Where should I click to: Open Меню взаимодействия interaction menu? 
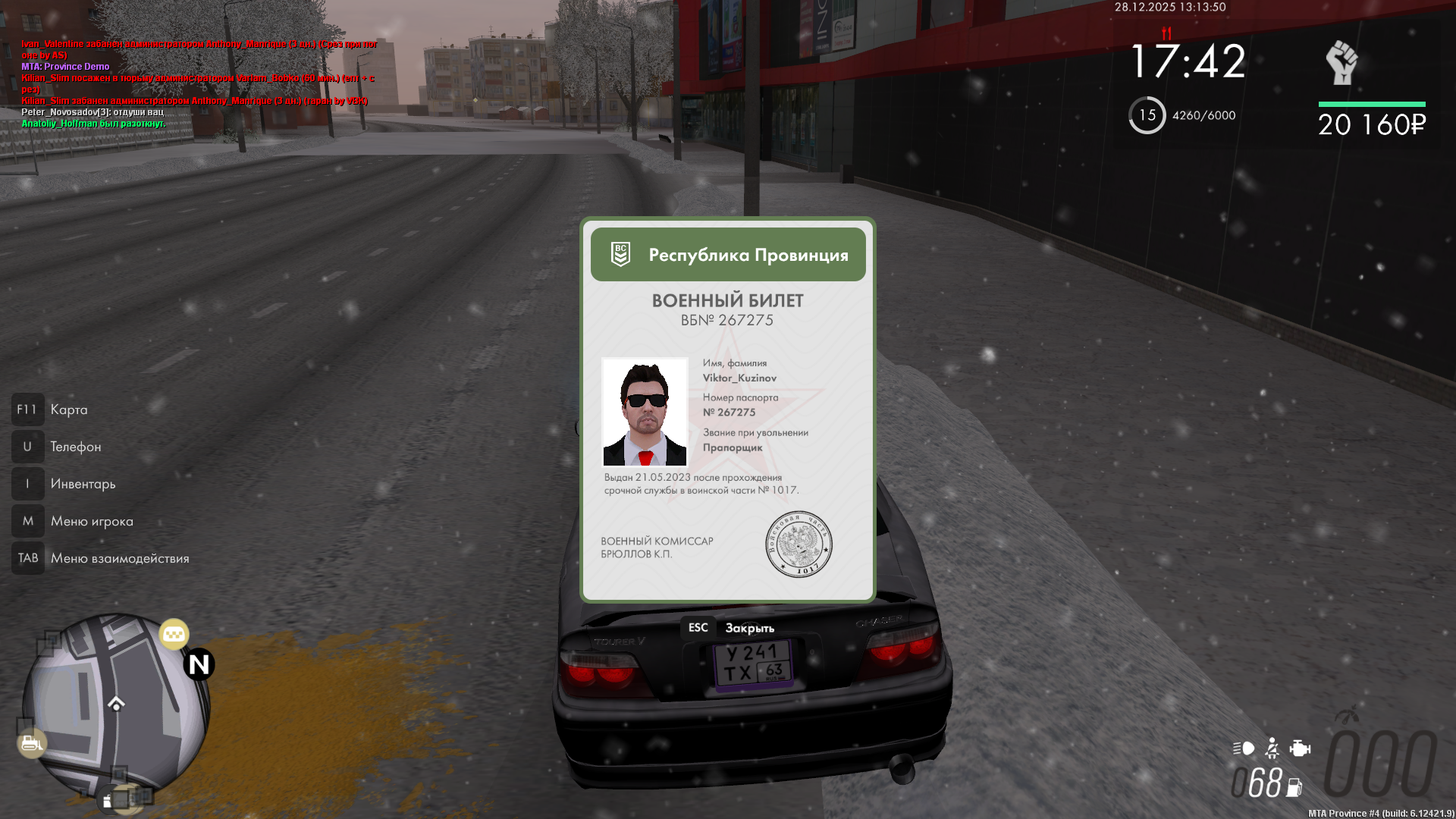pyautogui.click(x=119, y=558)
